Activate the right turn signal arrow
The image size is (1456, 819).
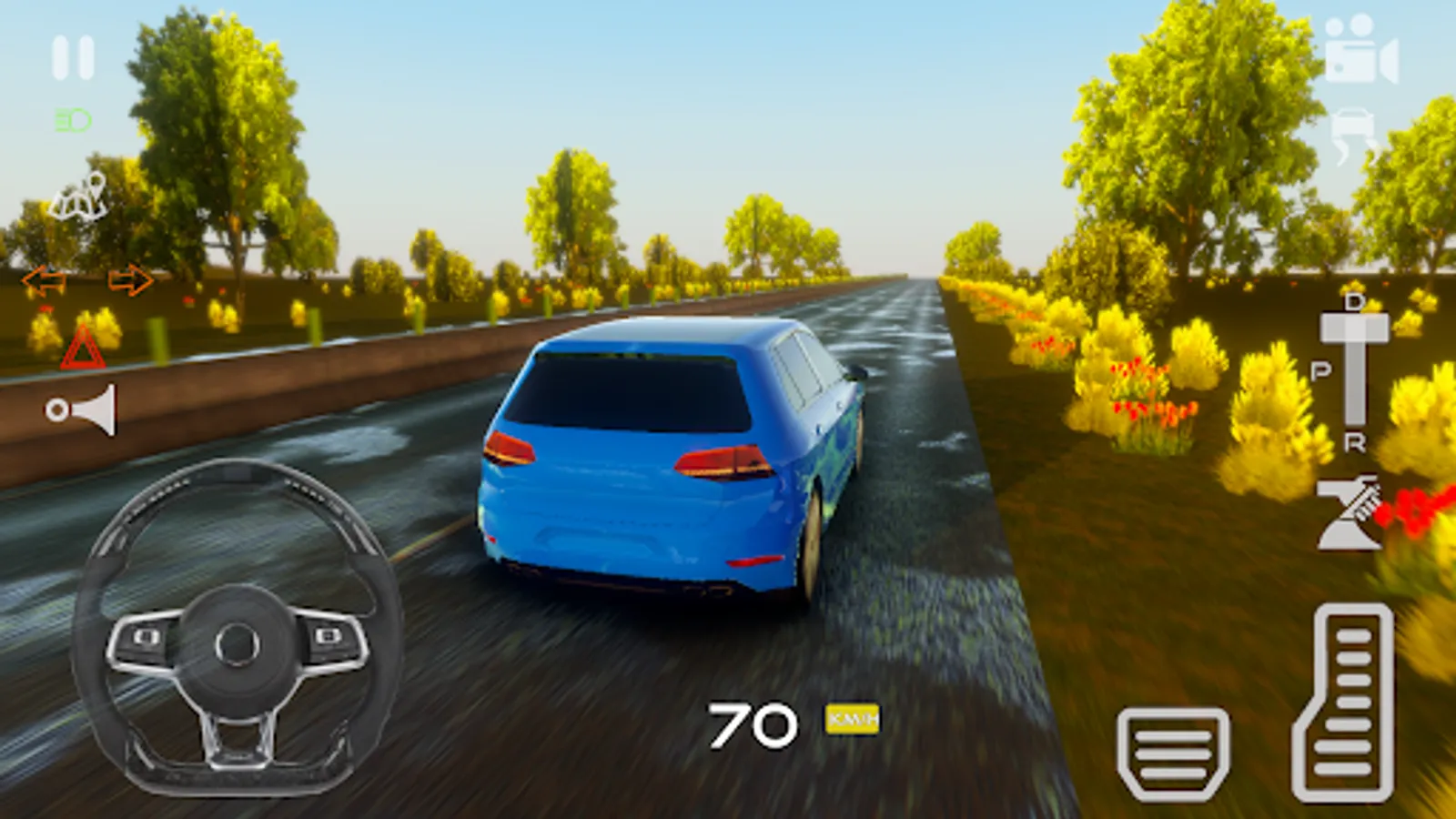tap(130, 280)
